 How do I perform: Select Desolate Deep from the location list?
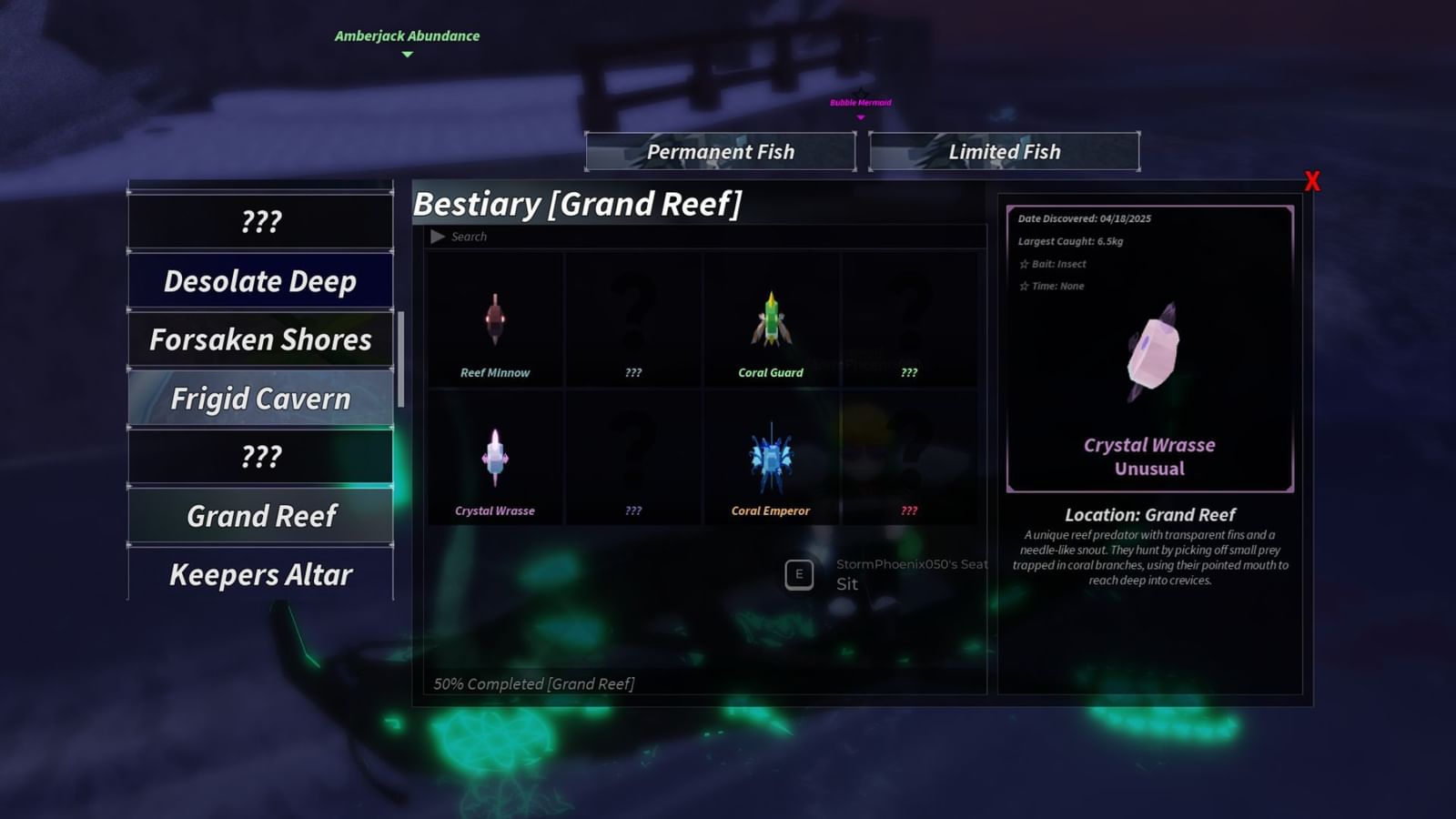(260, 281)
